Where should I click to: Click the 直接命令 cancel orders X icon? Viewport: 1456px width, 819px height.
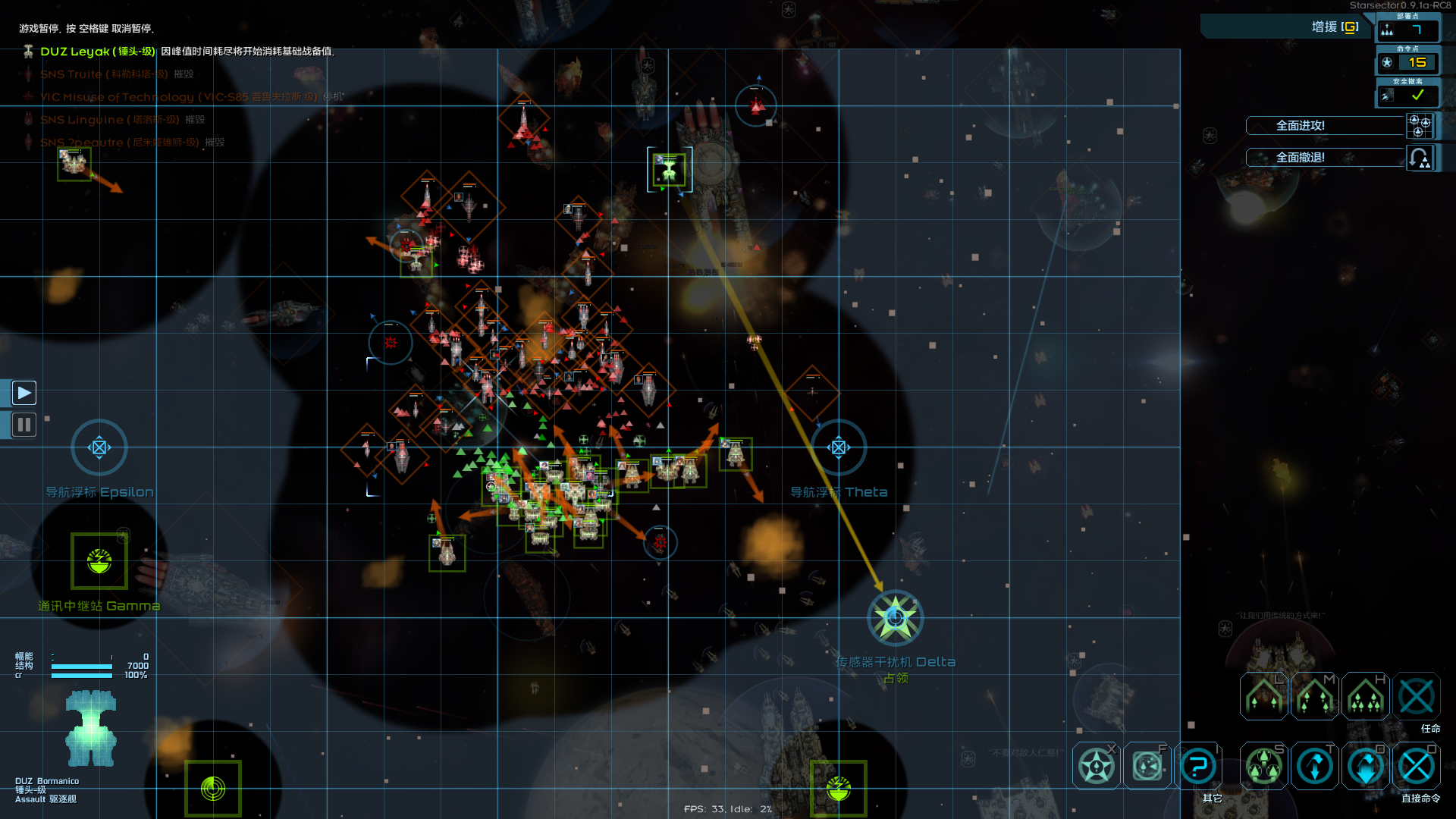click(x=1416, y=766)
